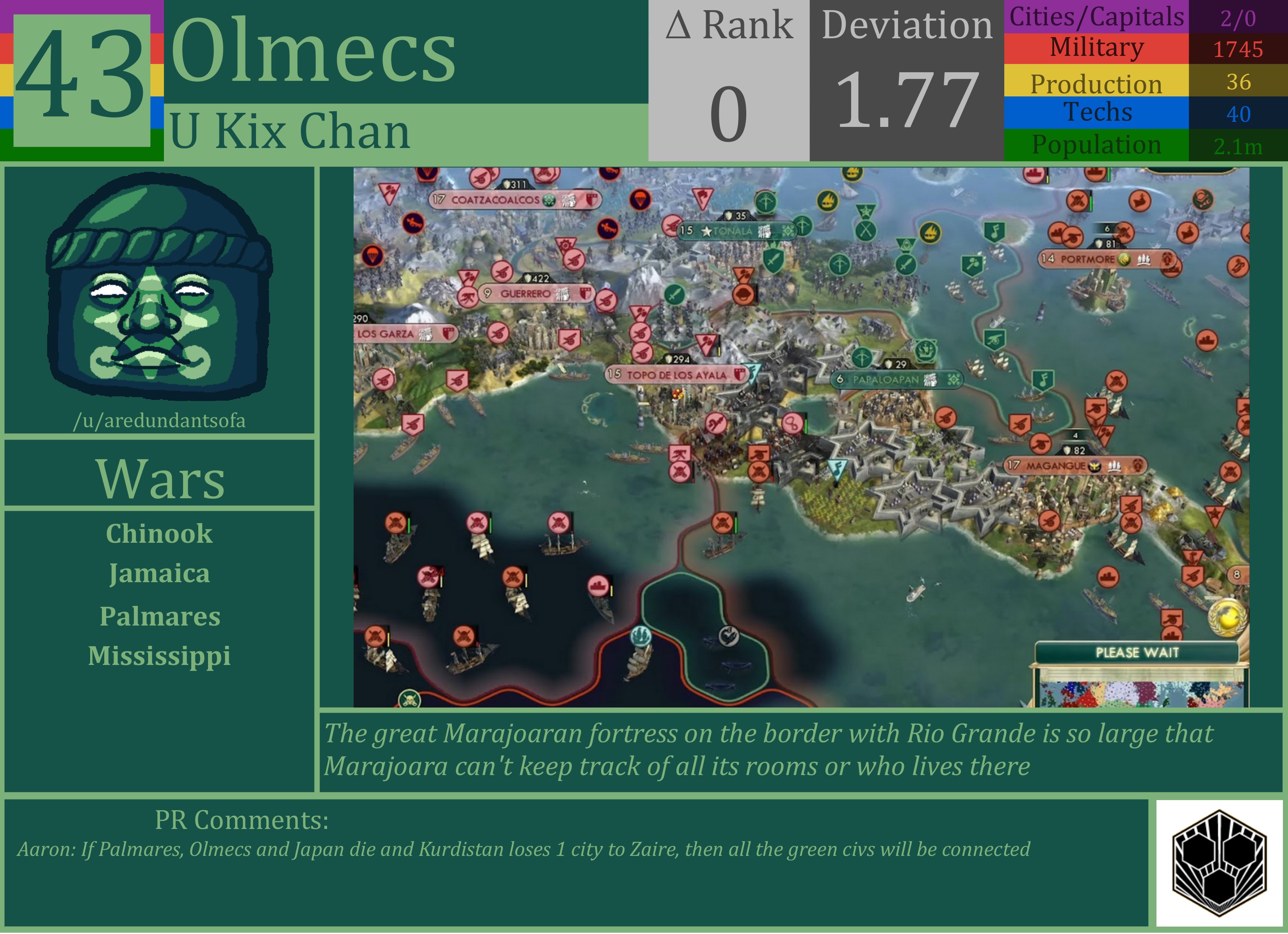Screen dimensions: 1288x934
Task: Expand the Topo de los Ayala banner
Action: point(667,375)
